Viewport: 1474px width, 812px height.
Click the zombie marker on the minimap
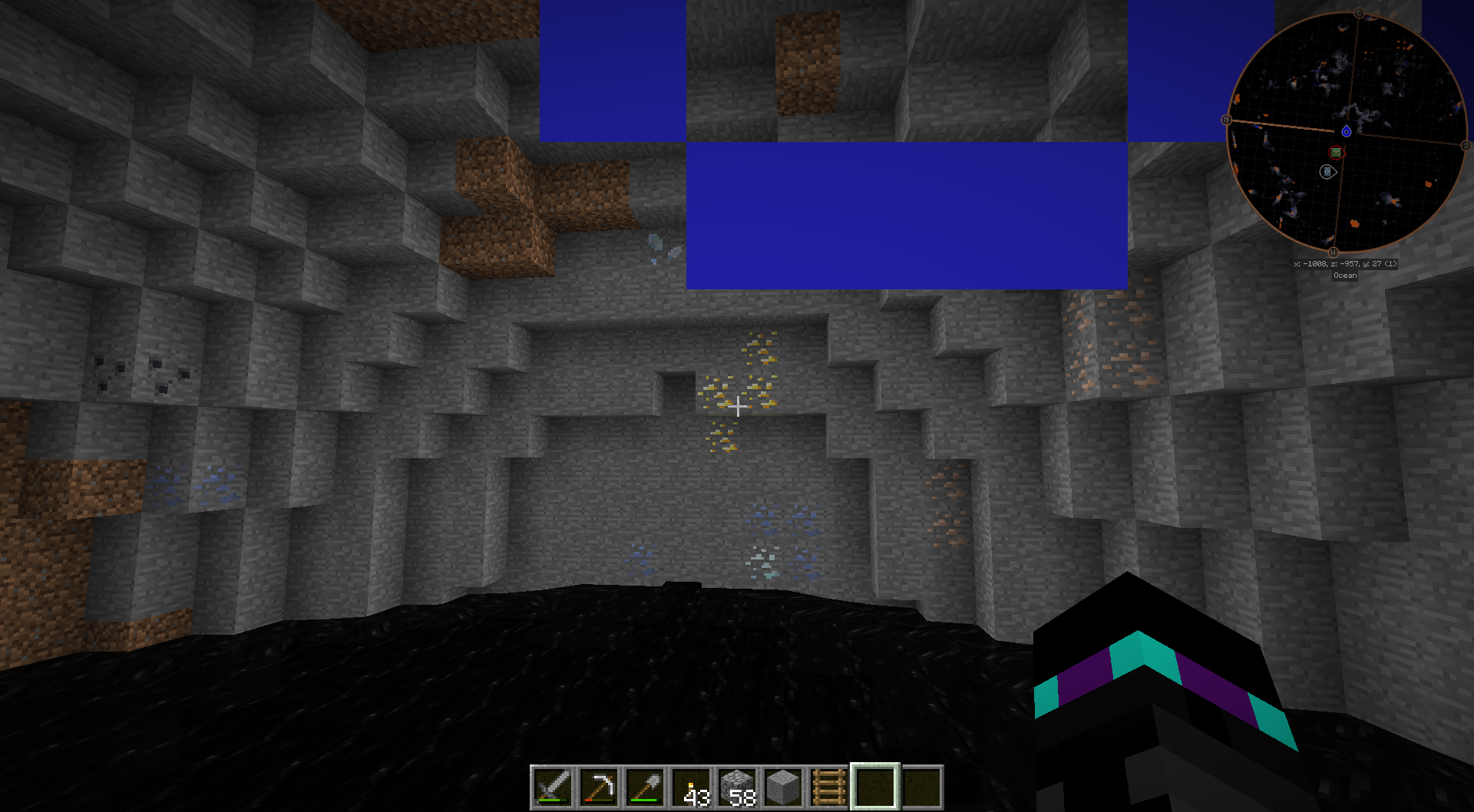(x=1337, y=153)
